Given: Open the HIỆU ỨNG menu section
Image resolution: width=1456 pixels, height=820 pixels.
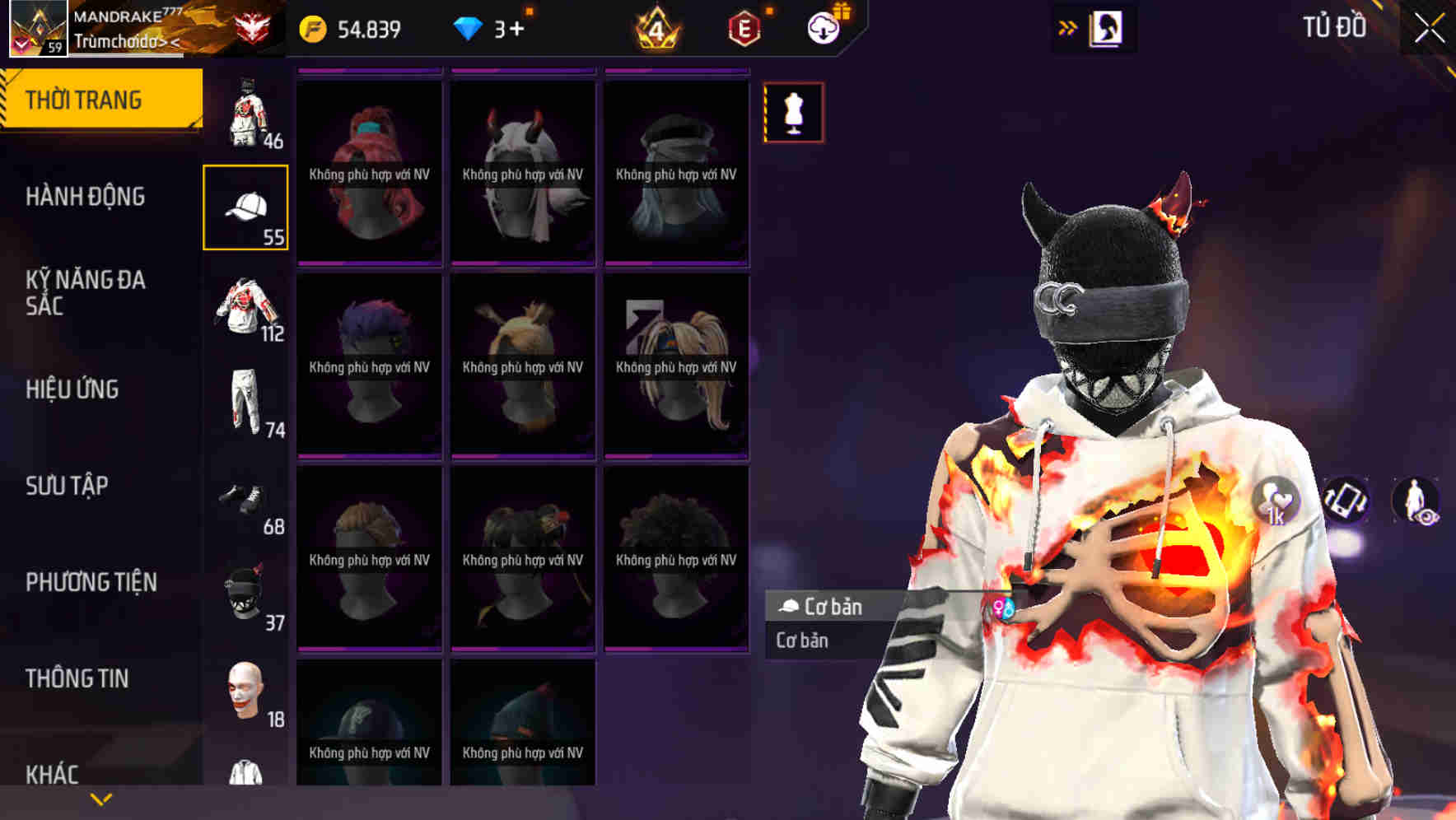Looking at the screenshot, I should tap(76, 389).
